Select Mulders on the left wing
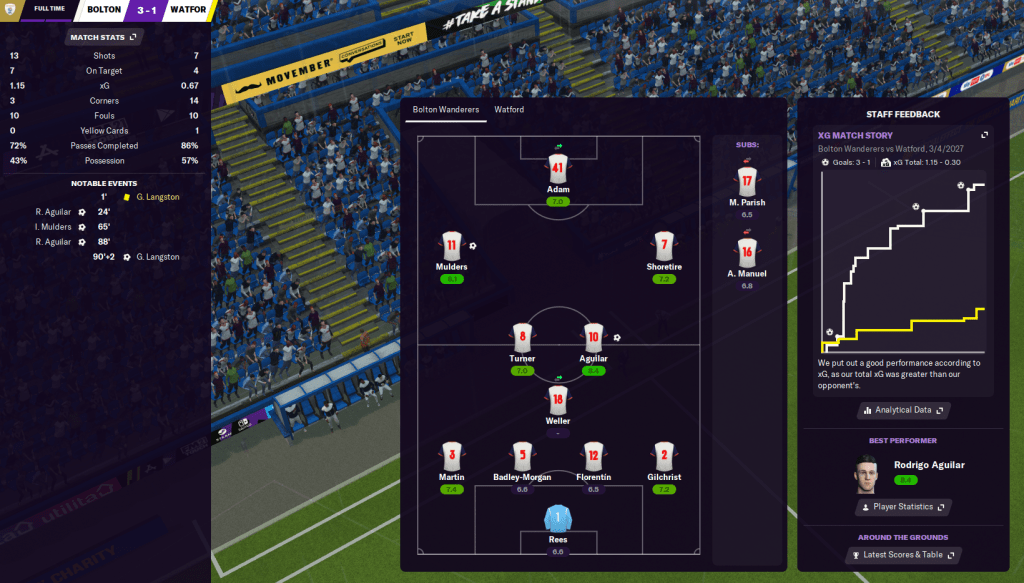The image size is (1024, 583). pyautogui.click(x=452, y=246)
